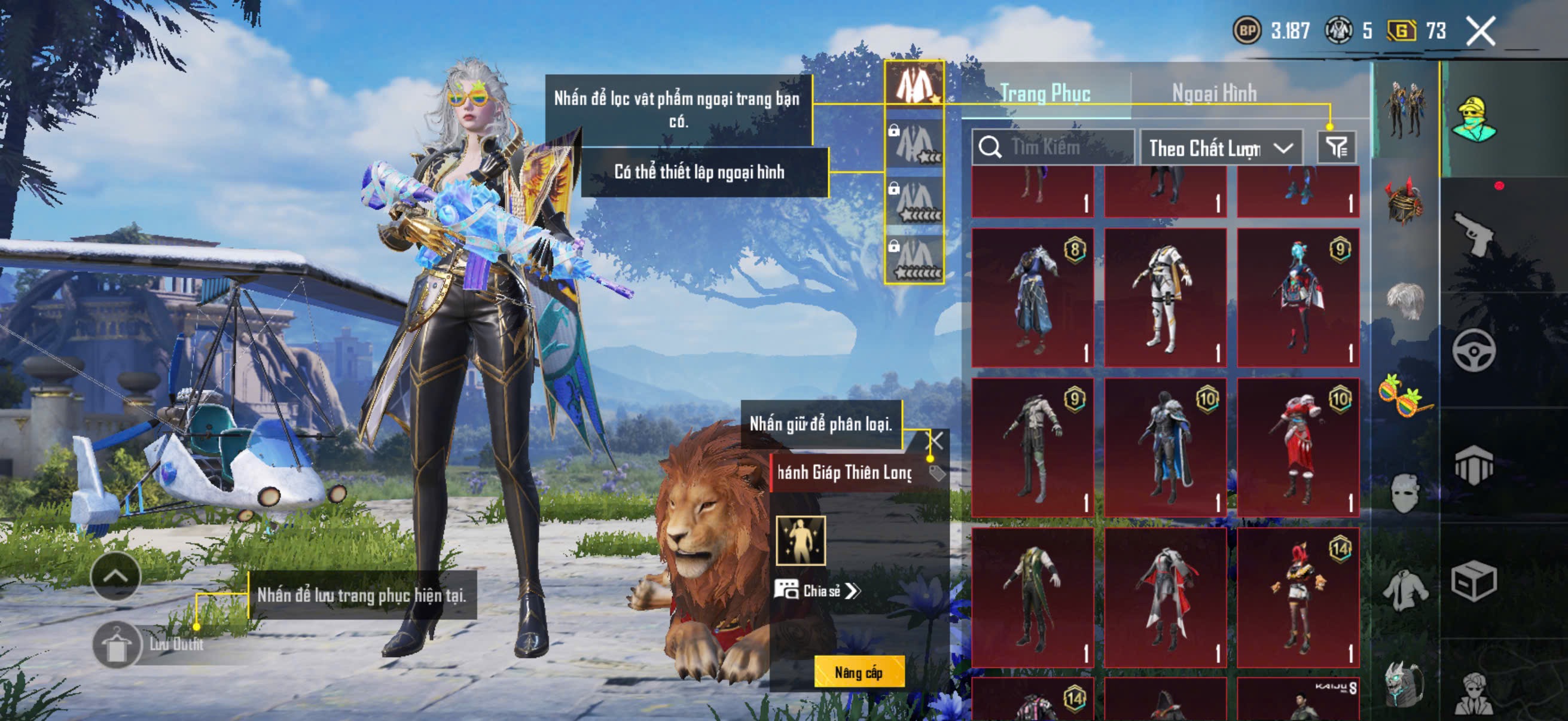Upgrade the outfit with Nâng cấp
The image size is (1568, 721).
pos(858,673)
